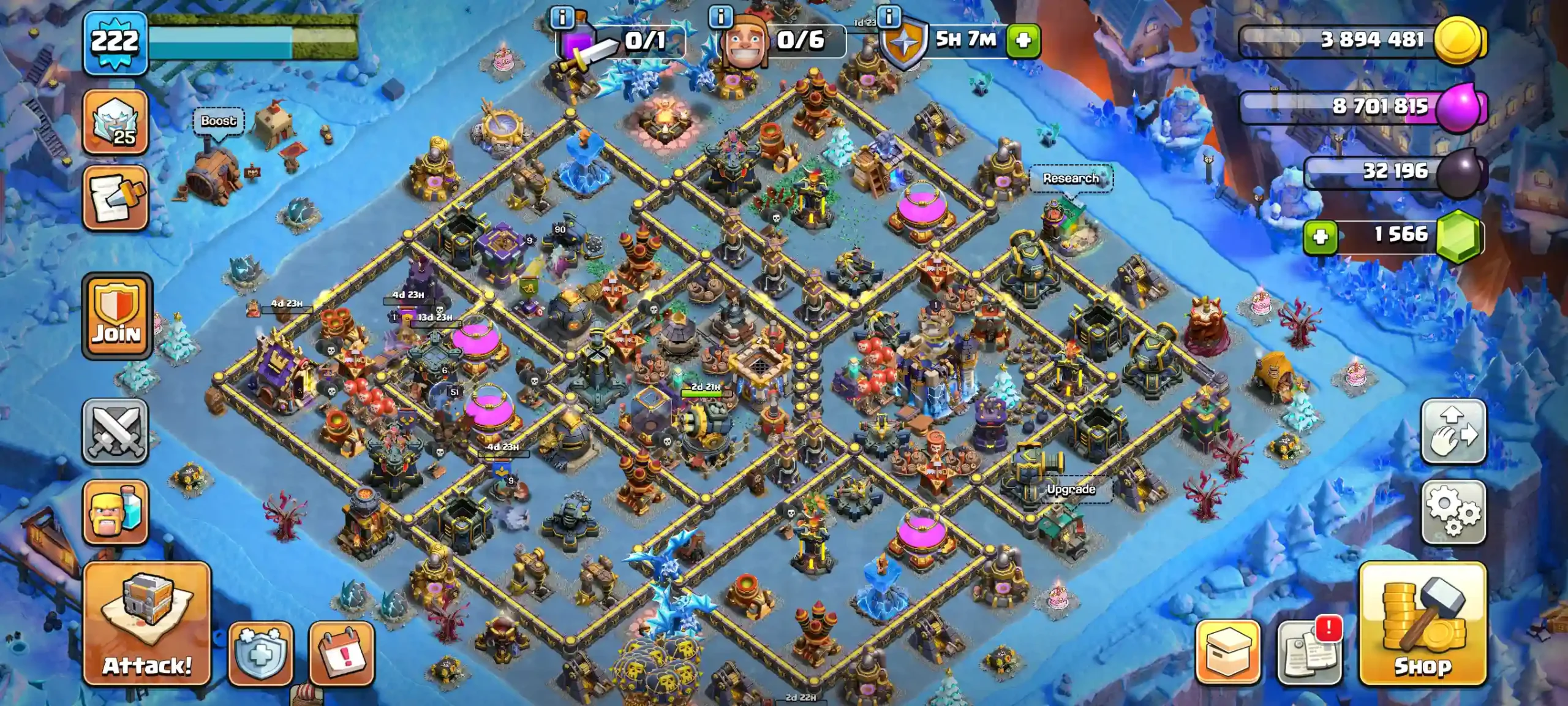Open the news notes with red alert
The width and height of the screenshot is (1568, 706).
tap(1310, 652)
